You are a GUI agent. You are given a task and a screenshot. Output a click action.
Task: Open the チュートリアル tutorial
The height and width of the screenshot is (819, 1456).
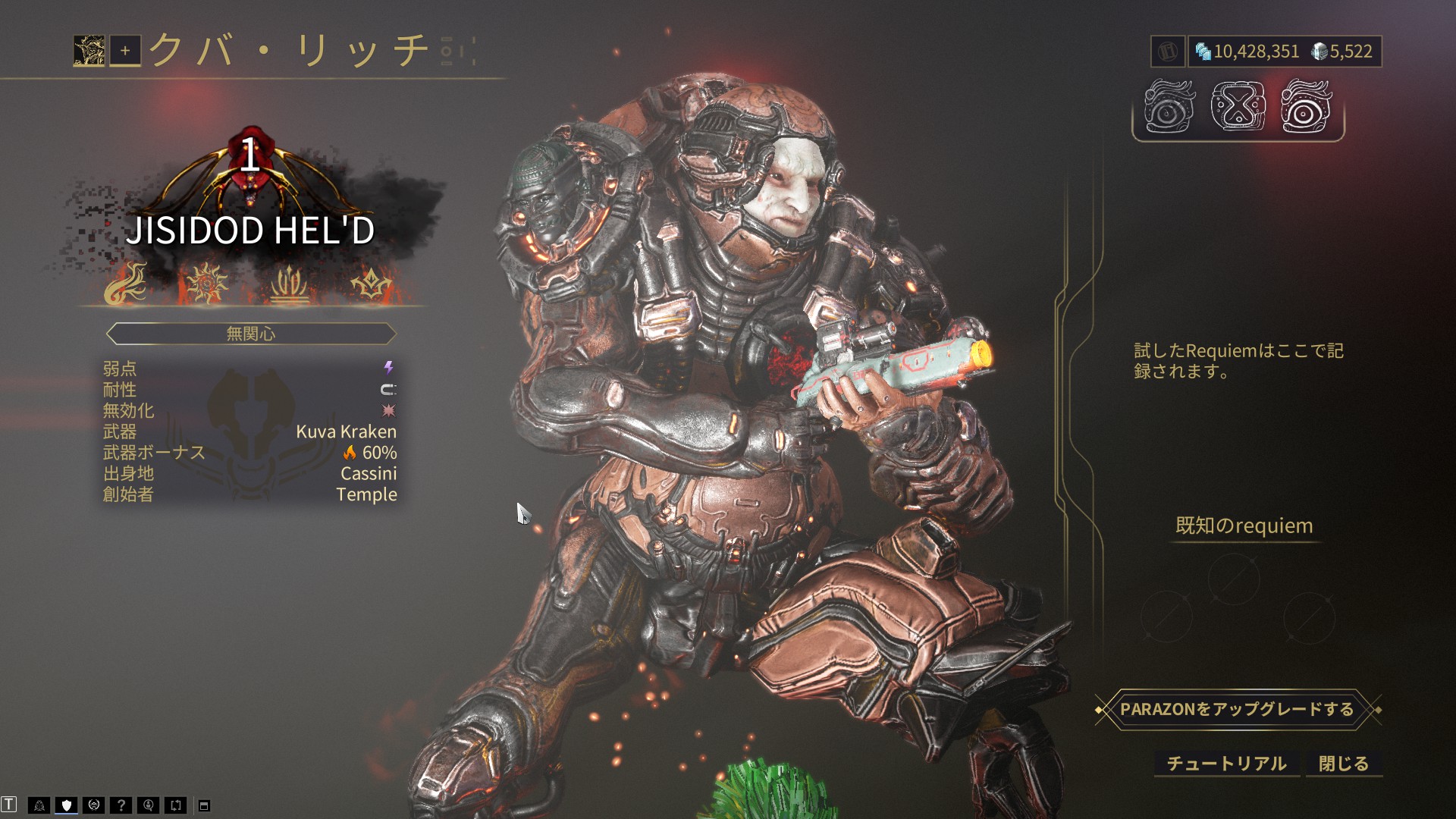[1226, 764]
